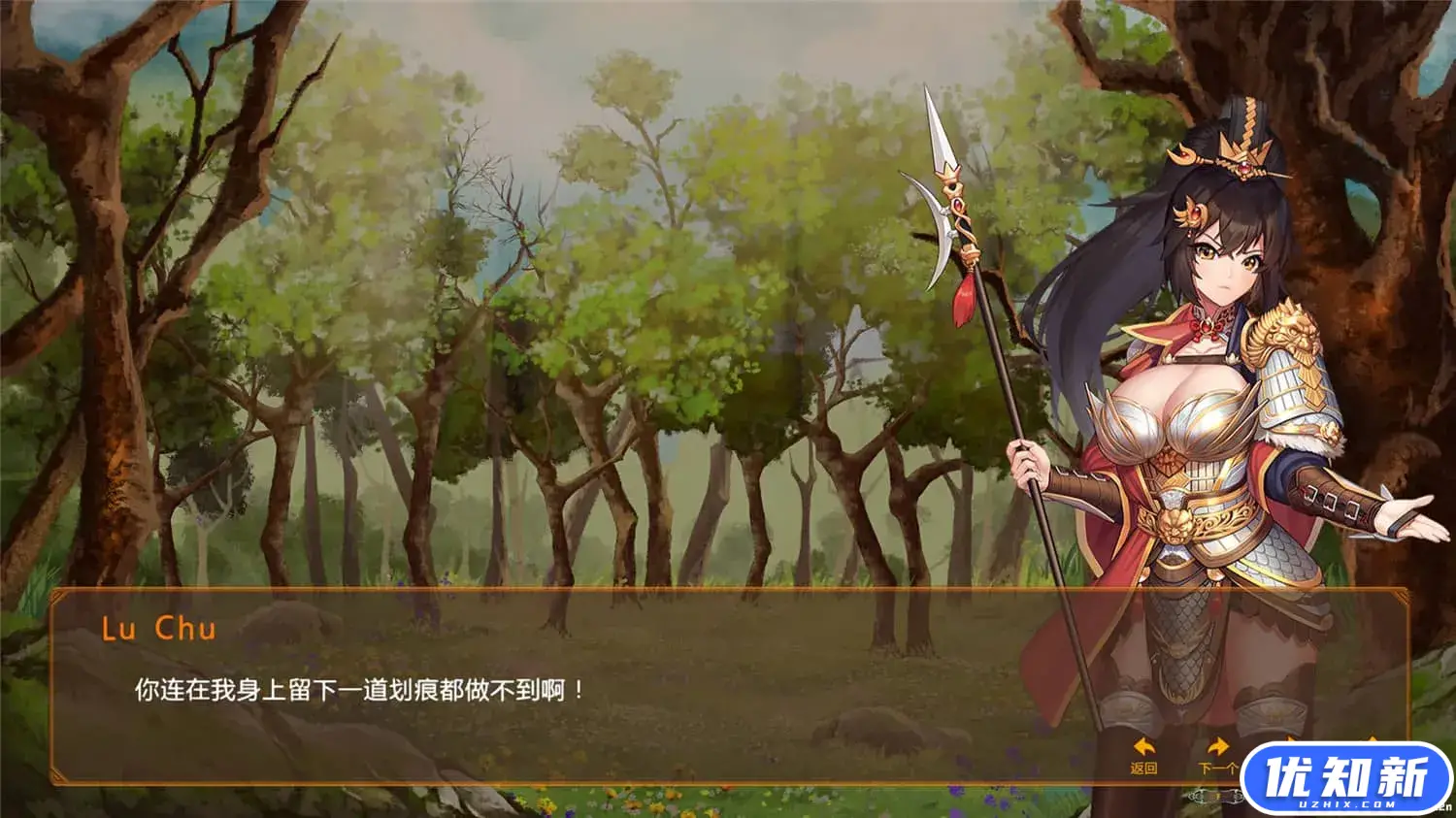Click the belt buckle icon below the navigation arrows
Image resolution: width=1456 pixels, height=818 pixels.
point(1215,797)
